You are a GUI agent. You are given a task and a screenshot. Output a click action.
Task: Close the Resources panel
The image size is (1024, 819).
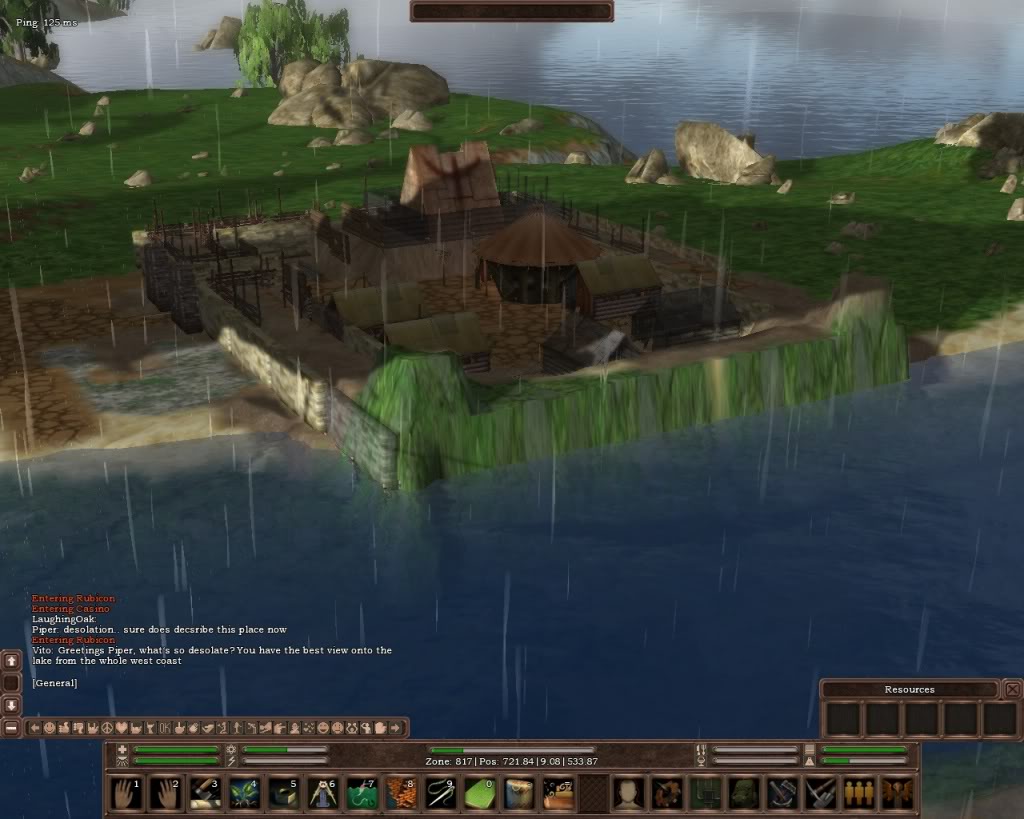[x=1012, y=689]
